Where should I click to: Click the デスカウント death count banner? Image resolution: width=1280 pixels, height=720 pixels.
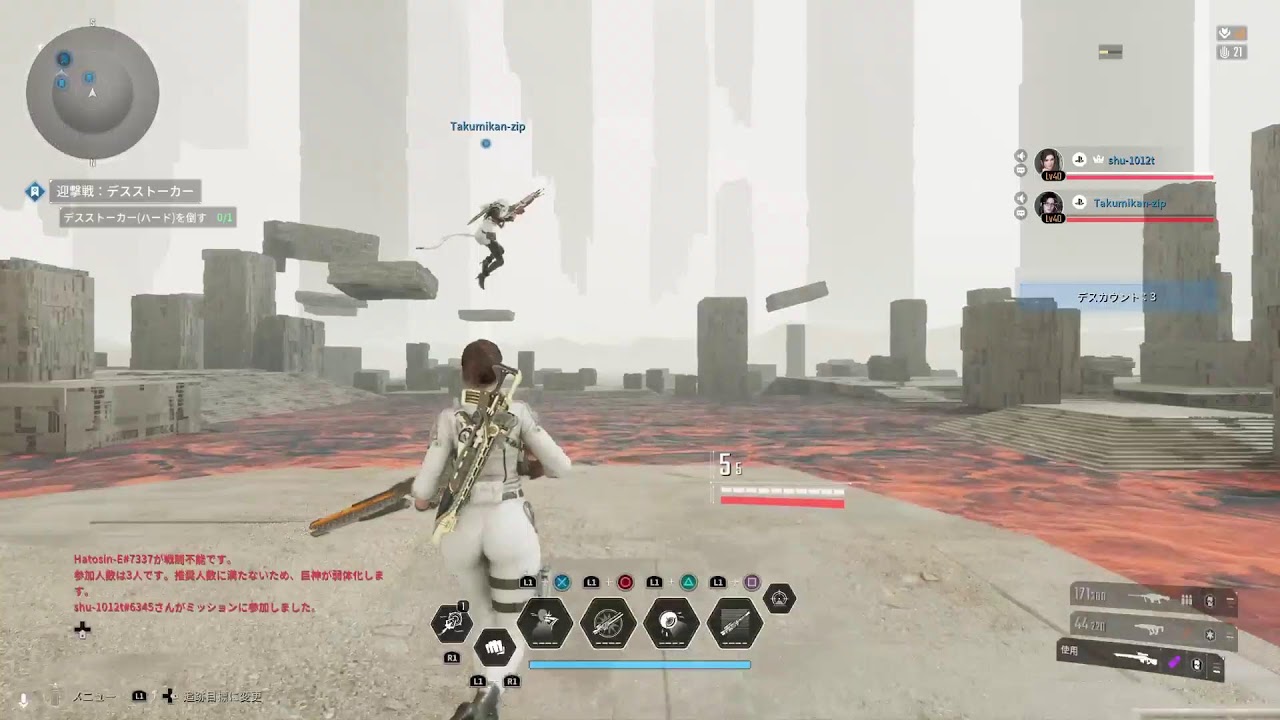pos(1116,297)
